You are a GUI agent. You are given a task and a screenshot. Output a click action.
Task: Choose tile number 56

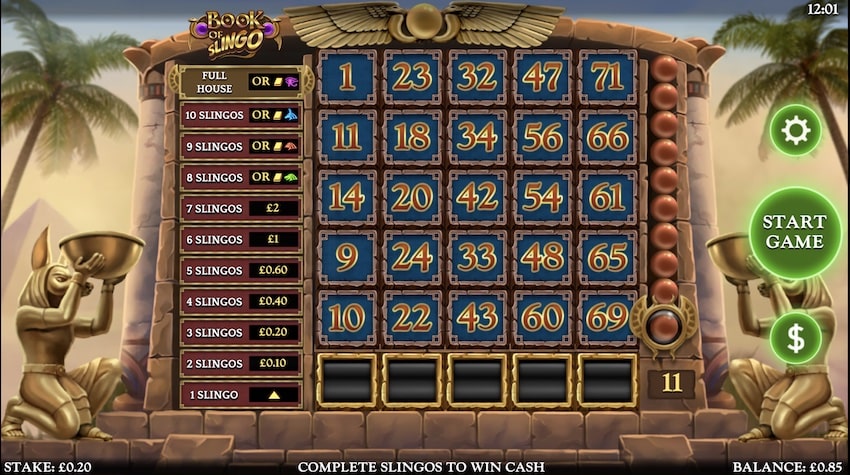click(542, 137)
